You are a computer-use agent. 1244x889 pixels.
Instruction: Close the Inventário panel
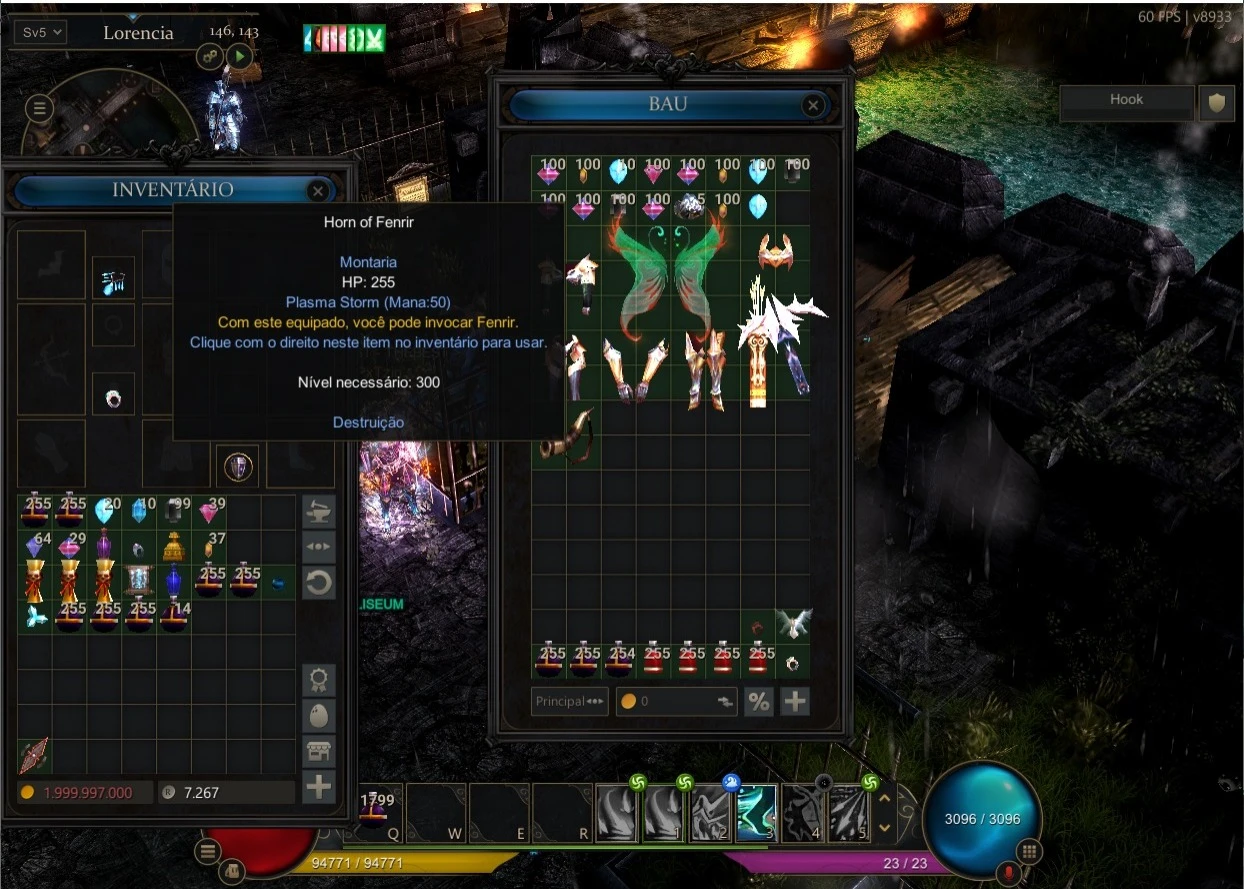click(x=318, y=190)
